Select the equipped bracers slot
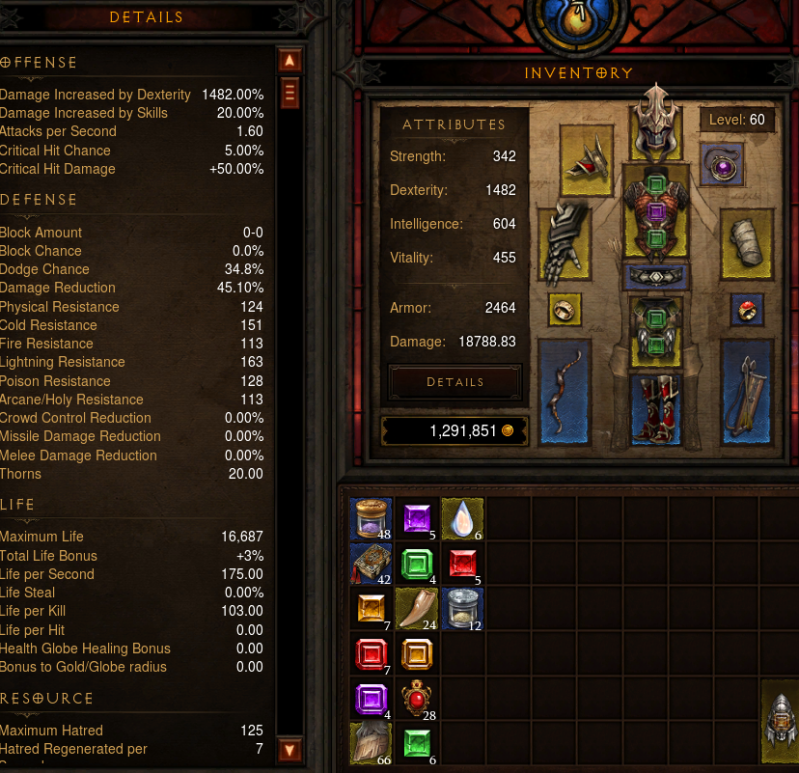The height and width of the screenshot is (773, 799). tap(746, 243)
